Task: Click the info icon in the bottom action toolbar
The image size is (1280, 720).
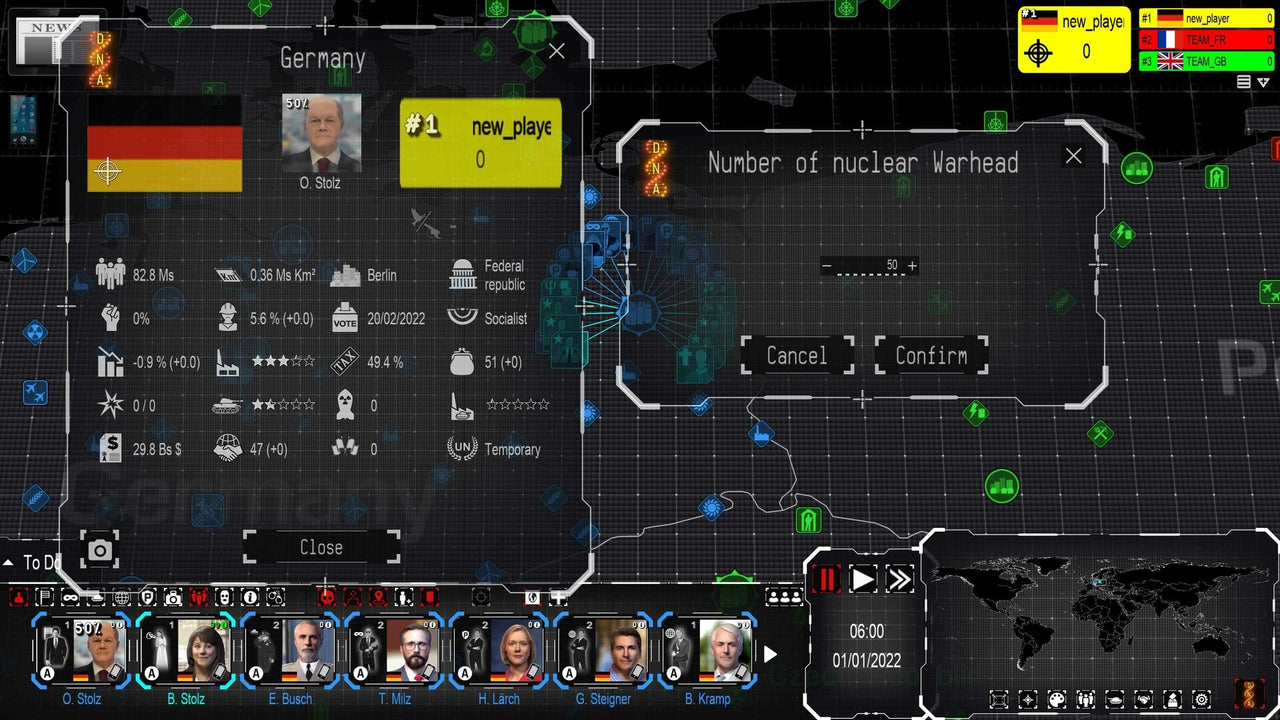Action: tap(249, 597)
